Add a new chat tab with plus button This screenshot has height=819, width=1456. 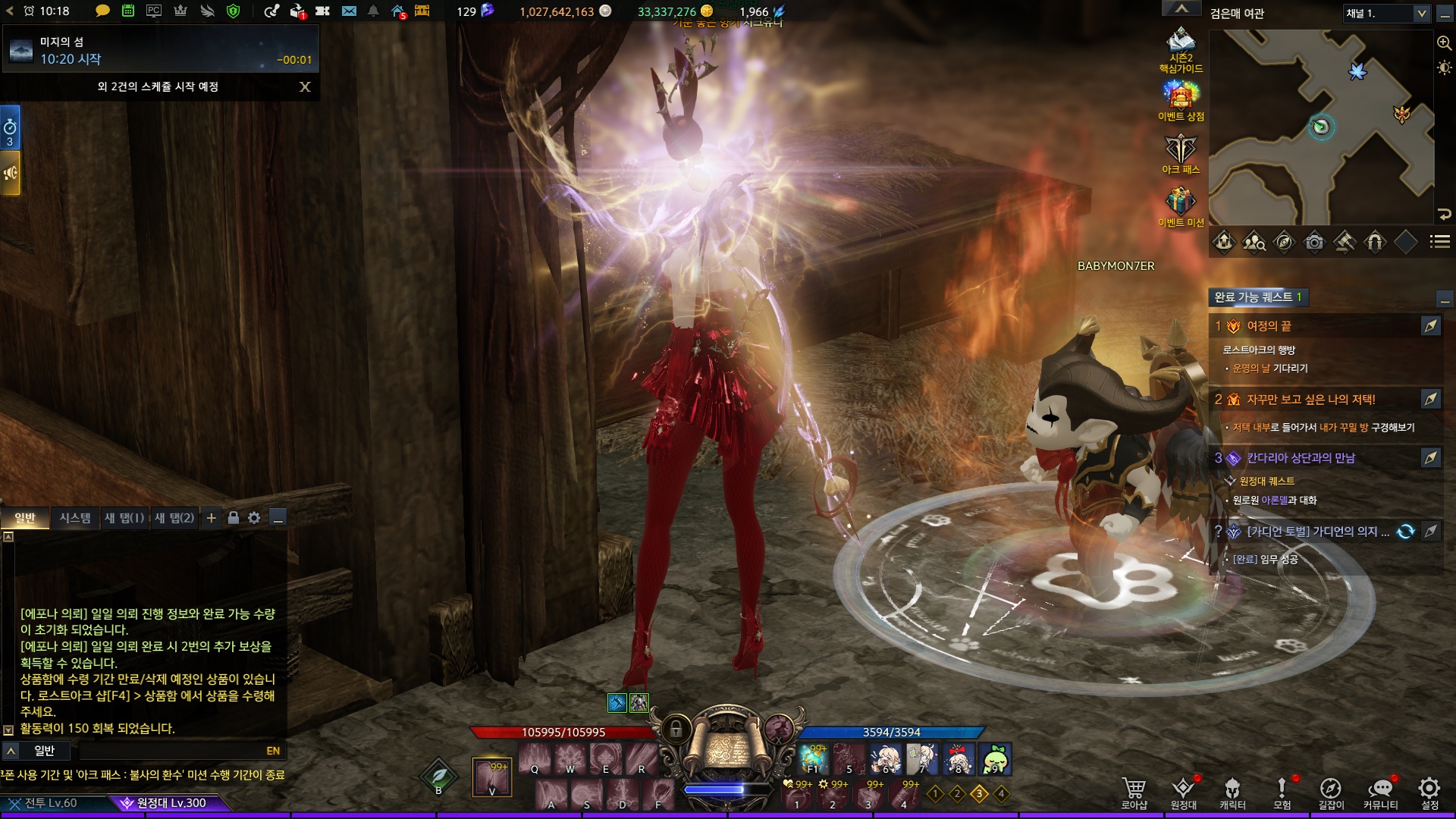coord(212,518)
